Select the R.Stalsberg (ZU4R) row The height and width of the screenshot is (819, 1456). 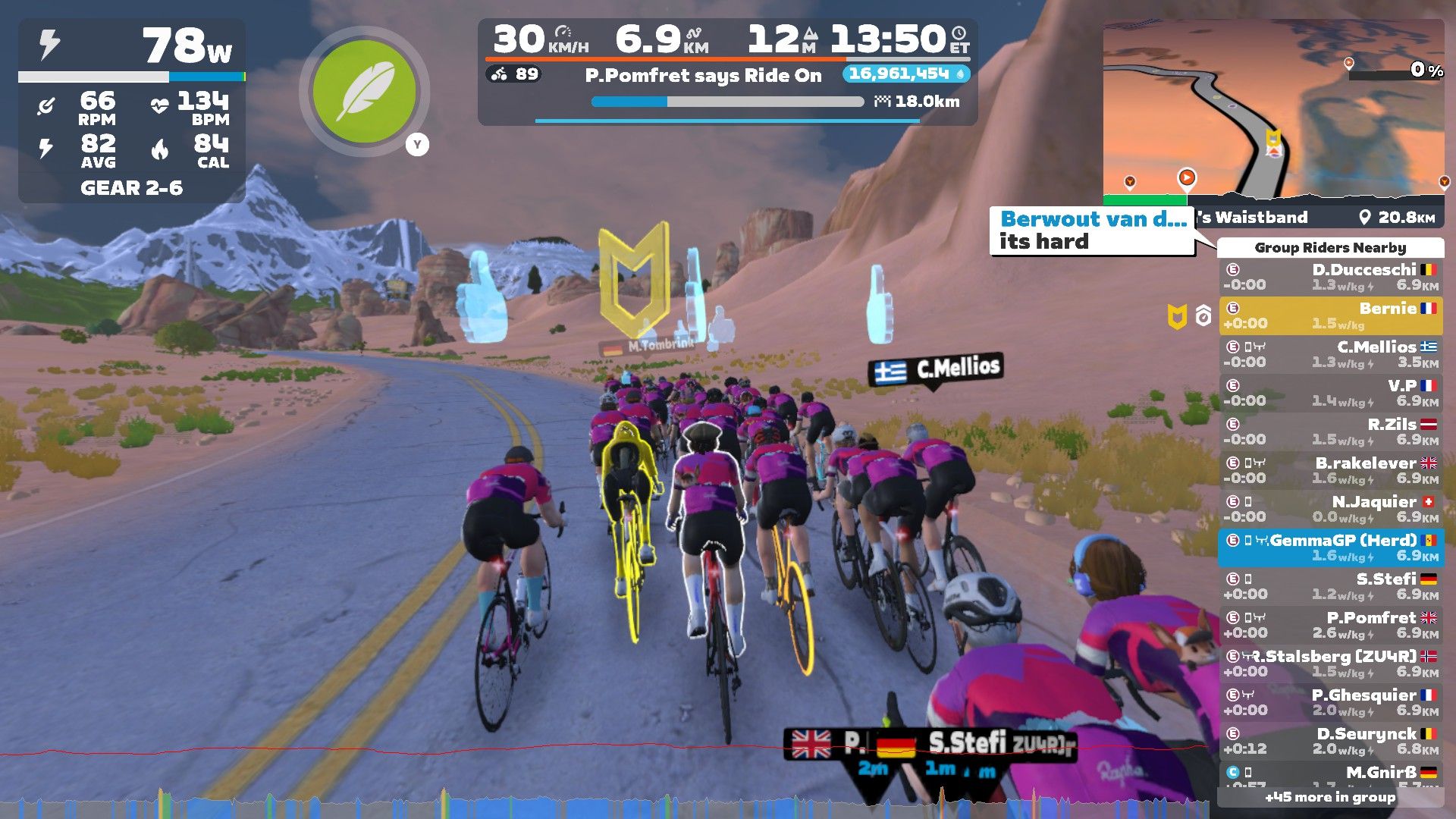tap(1331, 664)
